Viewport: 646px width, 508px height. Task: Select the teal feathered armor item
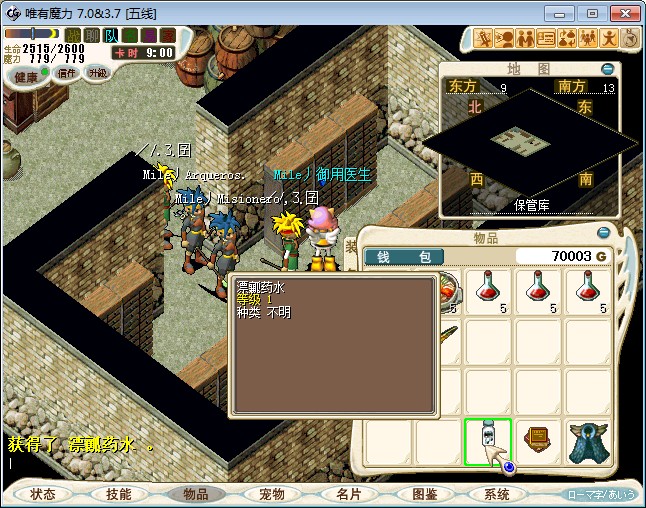[x=588, y=441]
